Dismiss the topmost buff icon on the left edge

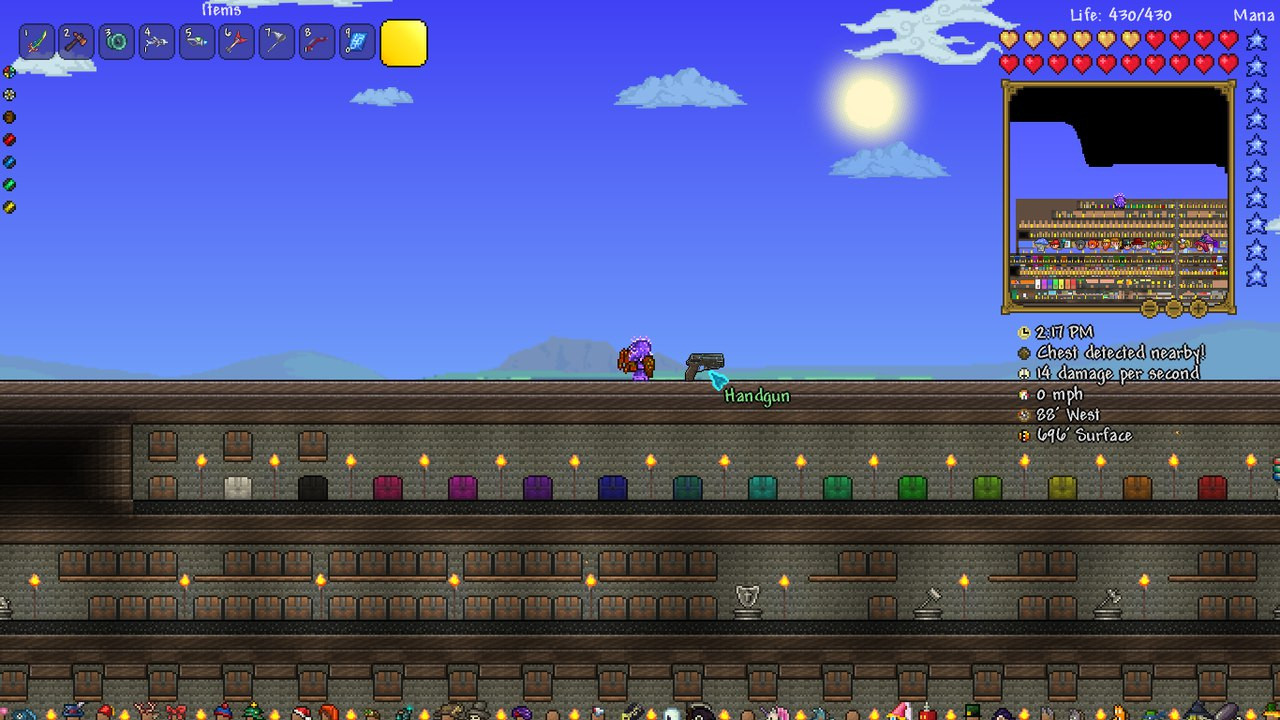point(8,72)
